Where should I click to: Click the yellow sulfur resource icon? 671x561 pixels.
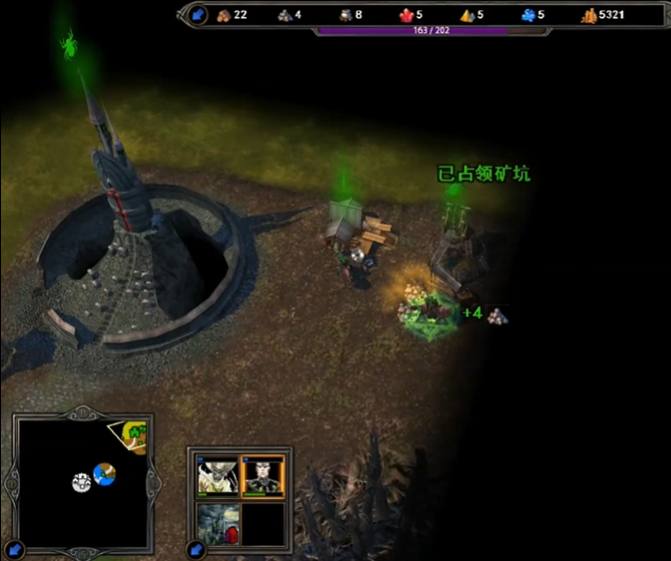[466, 15]
